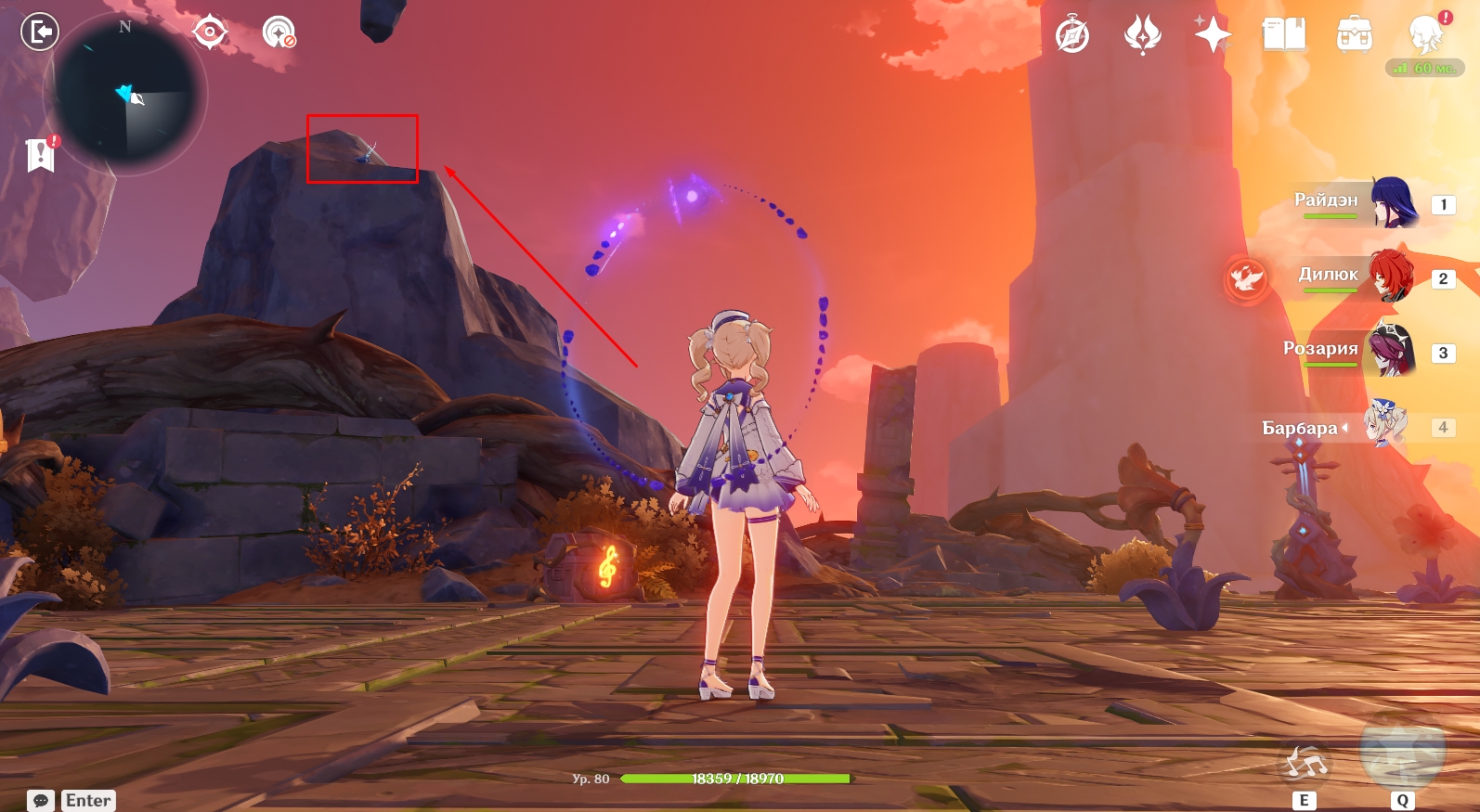Activate the elemental burst ability

pyautogui.click(x=1402, y=752)
